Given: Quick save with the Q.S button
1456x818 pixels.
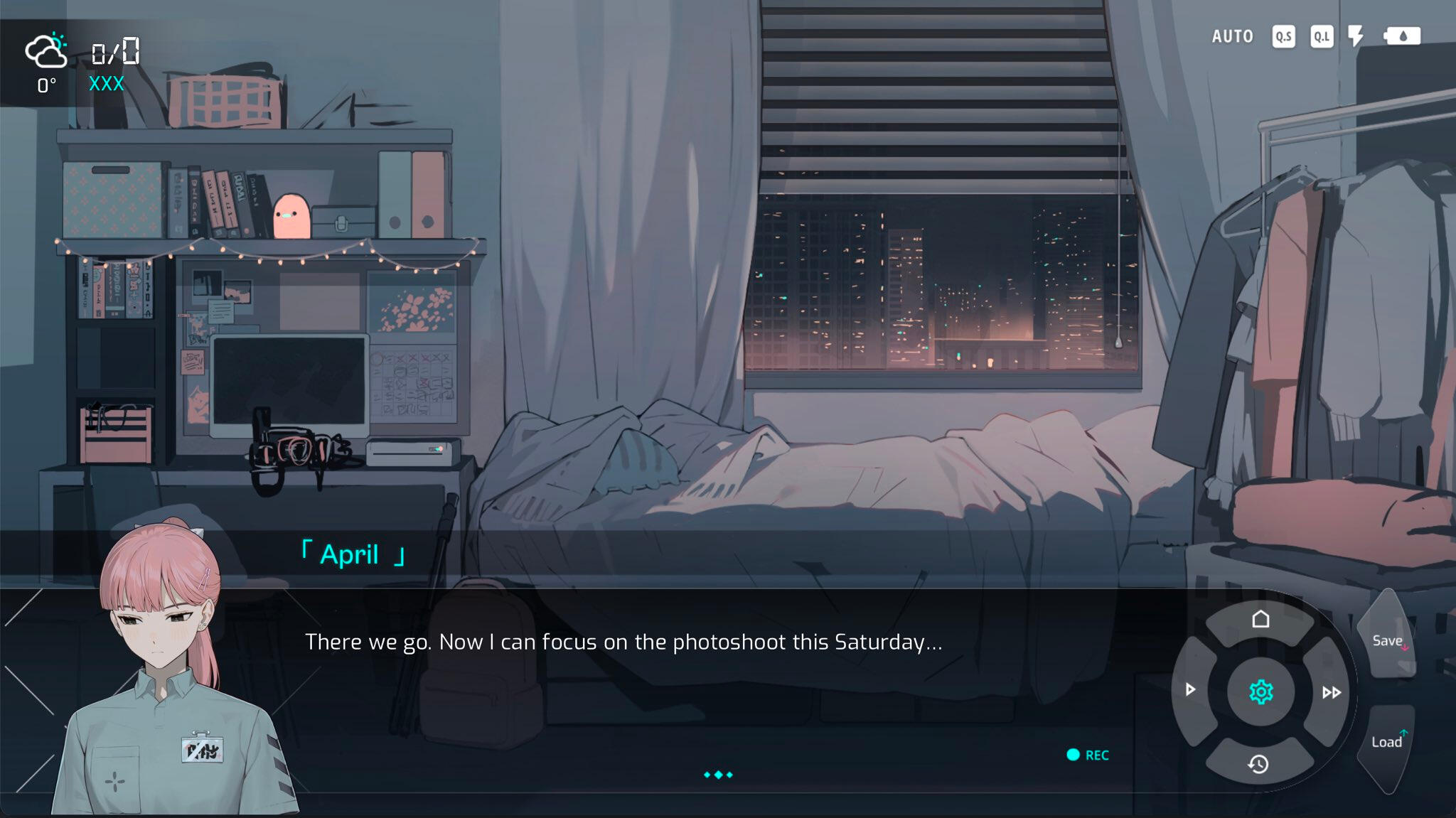Looking at the screenshot, I should [1283, 36].
